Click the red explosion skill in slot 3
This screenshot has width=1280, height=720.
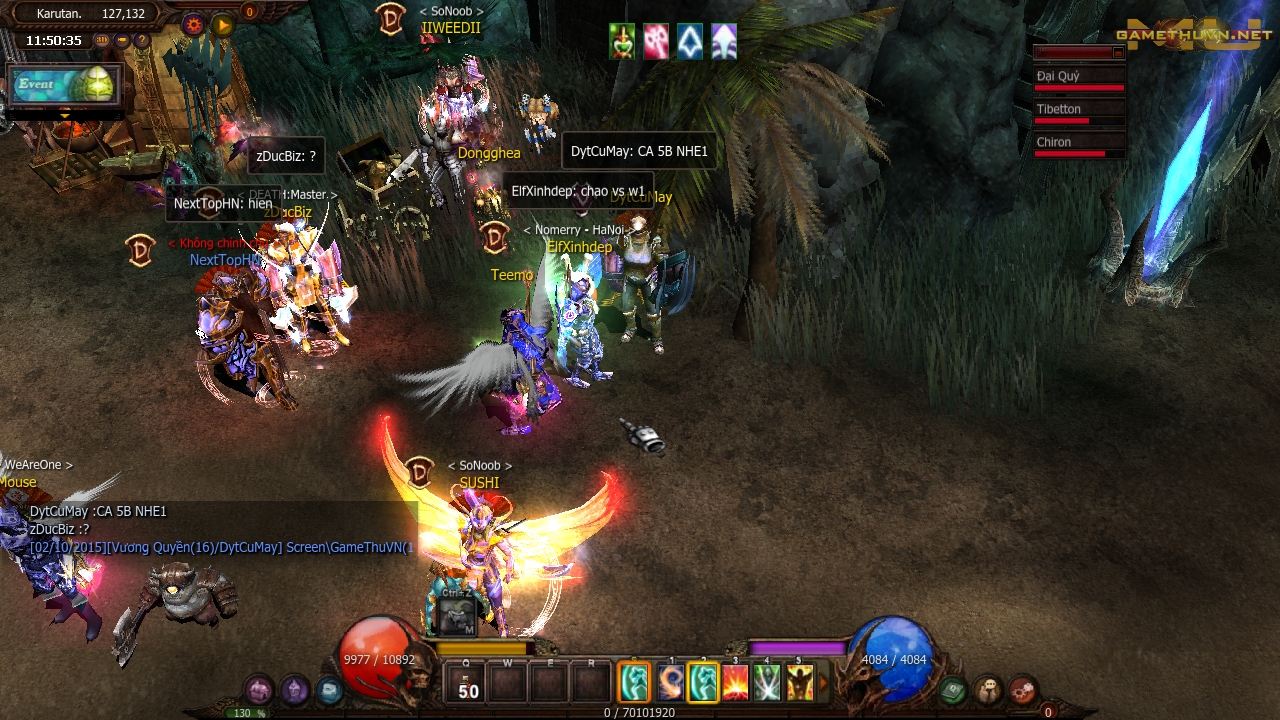coord(736,682)
